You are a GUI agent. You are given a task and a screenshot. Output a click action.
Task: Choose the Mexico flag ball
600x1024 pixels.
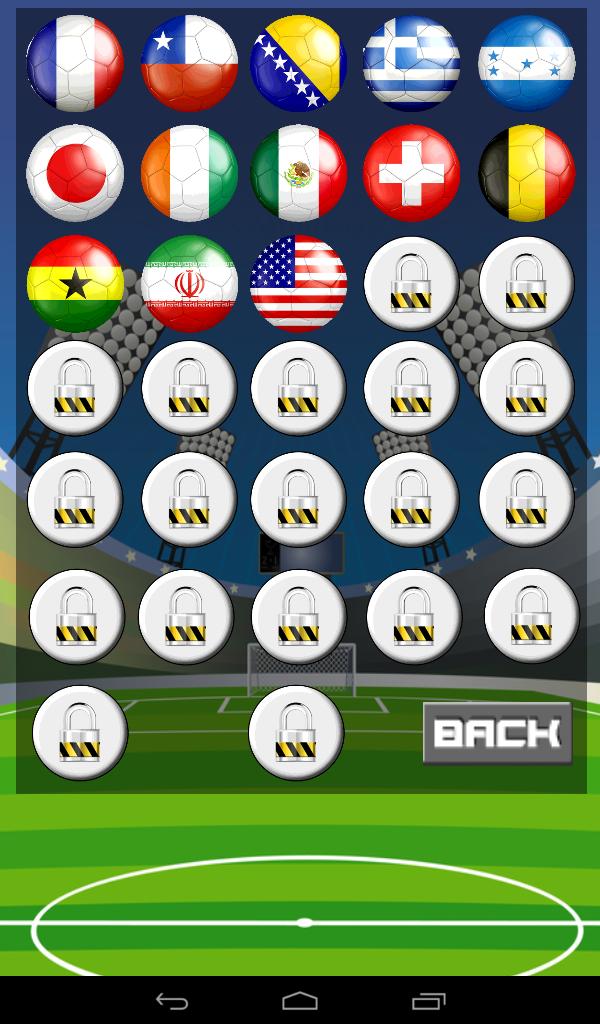point(298,173)
